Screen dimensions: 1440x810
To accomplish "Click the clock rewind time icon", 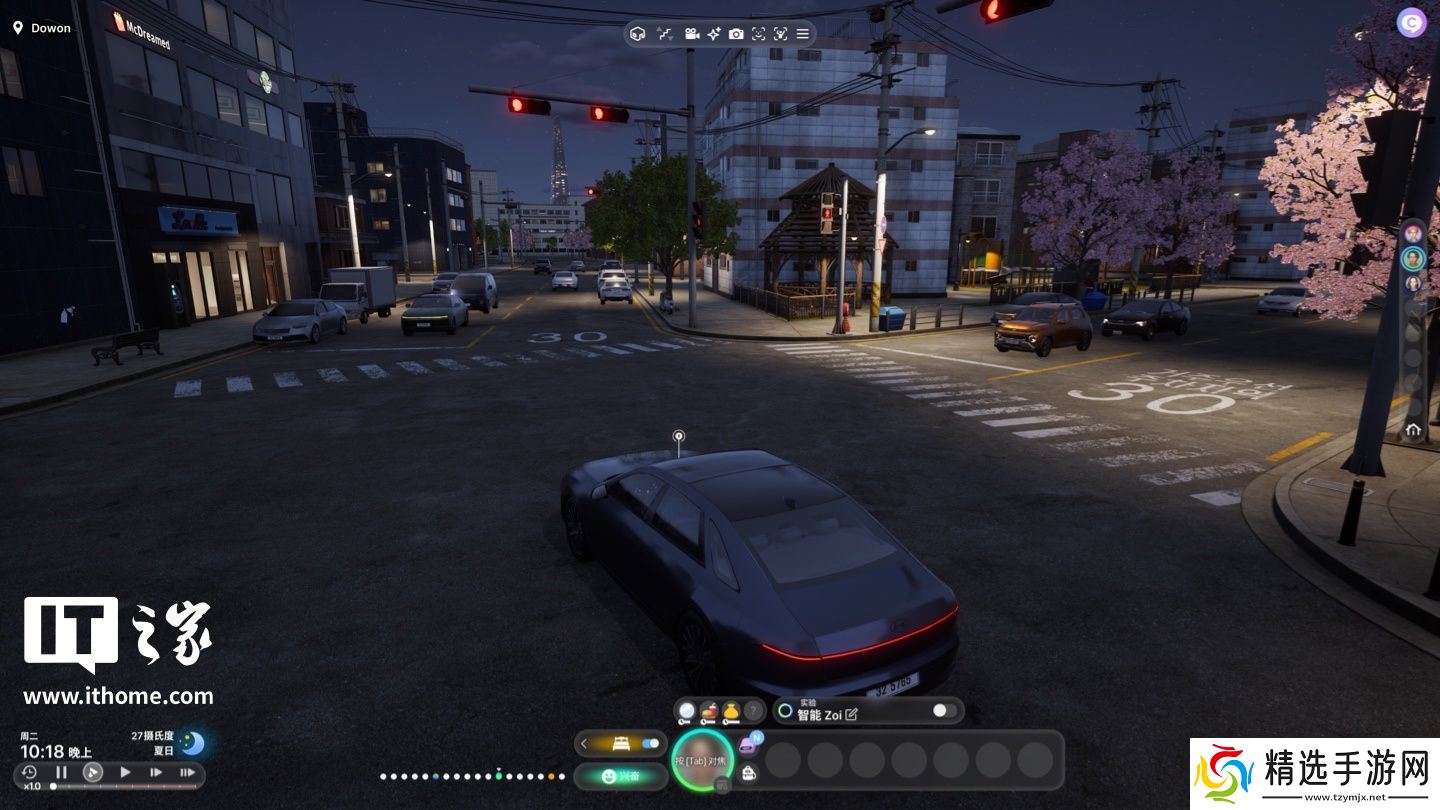I will click(x=29, y=772).
